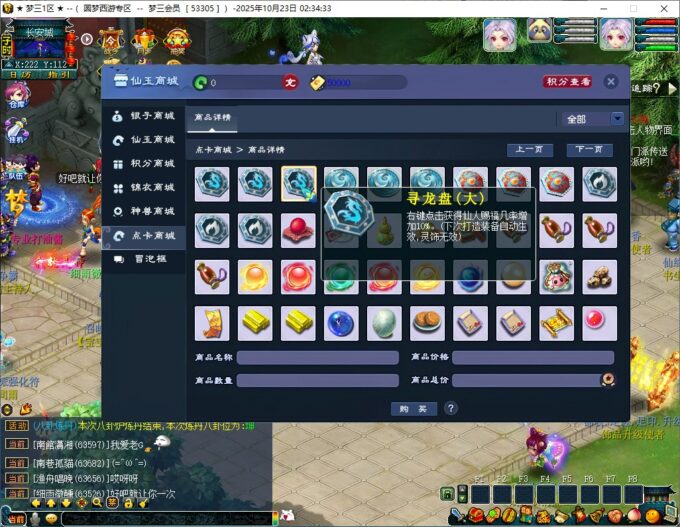Open the 全部 filter dropdown
The width and height of the screenshot is (680, 527).
pos(590,118)
